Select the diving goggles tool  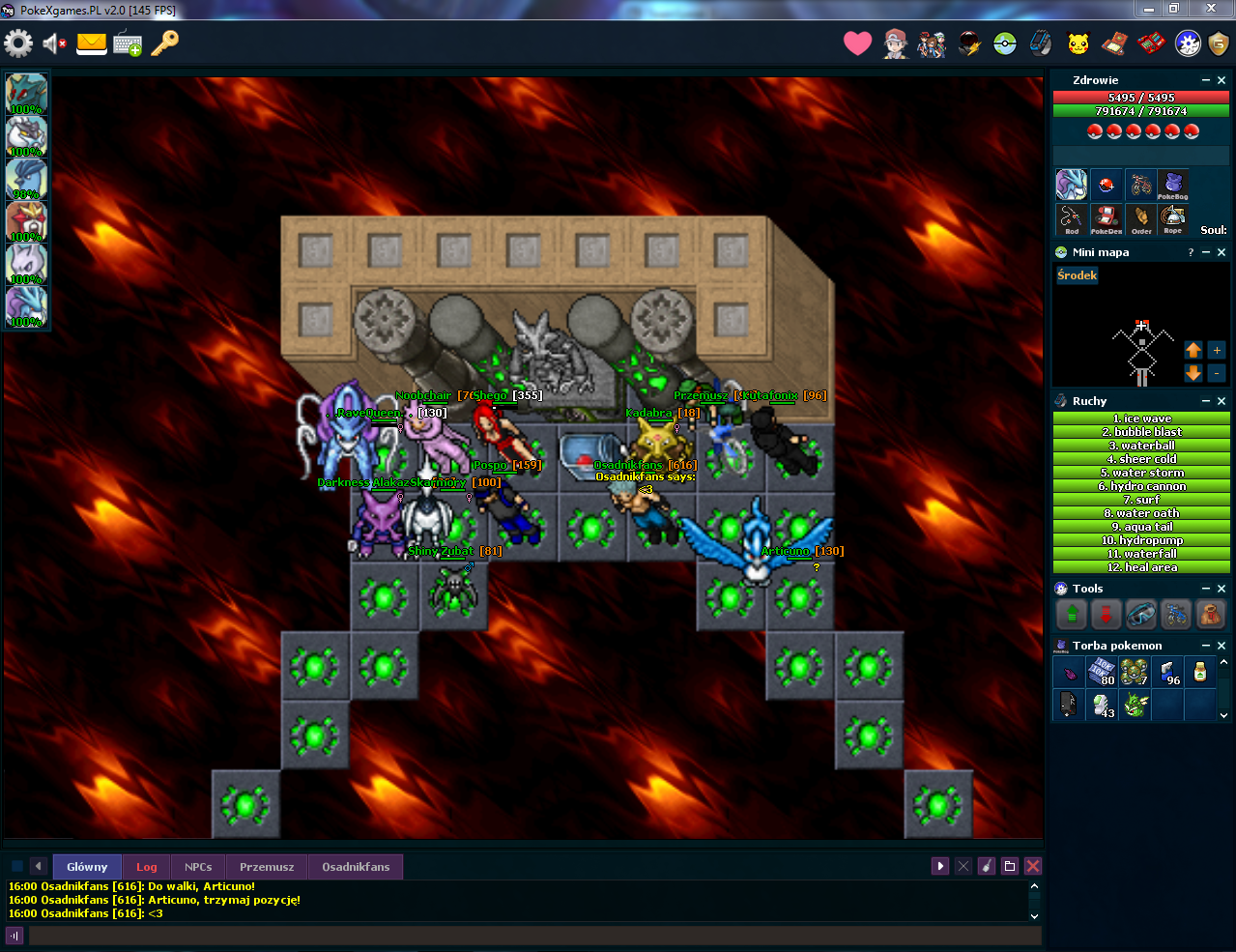[1140, 614]
